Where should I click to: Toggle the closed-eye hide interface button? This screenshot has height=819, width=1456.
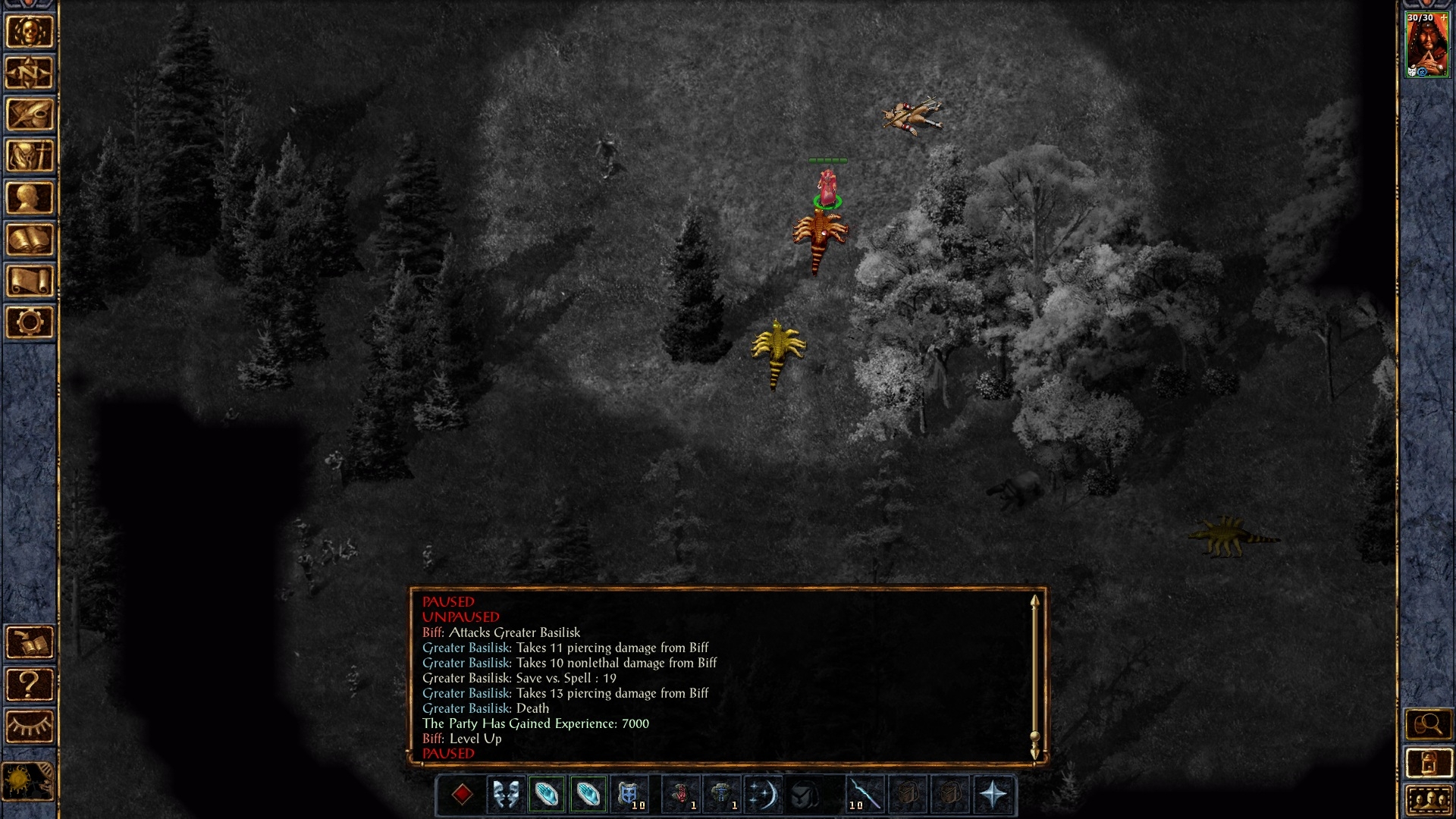[x=30, y=726]
